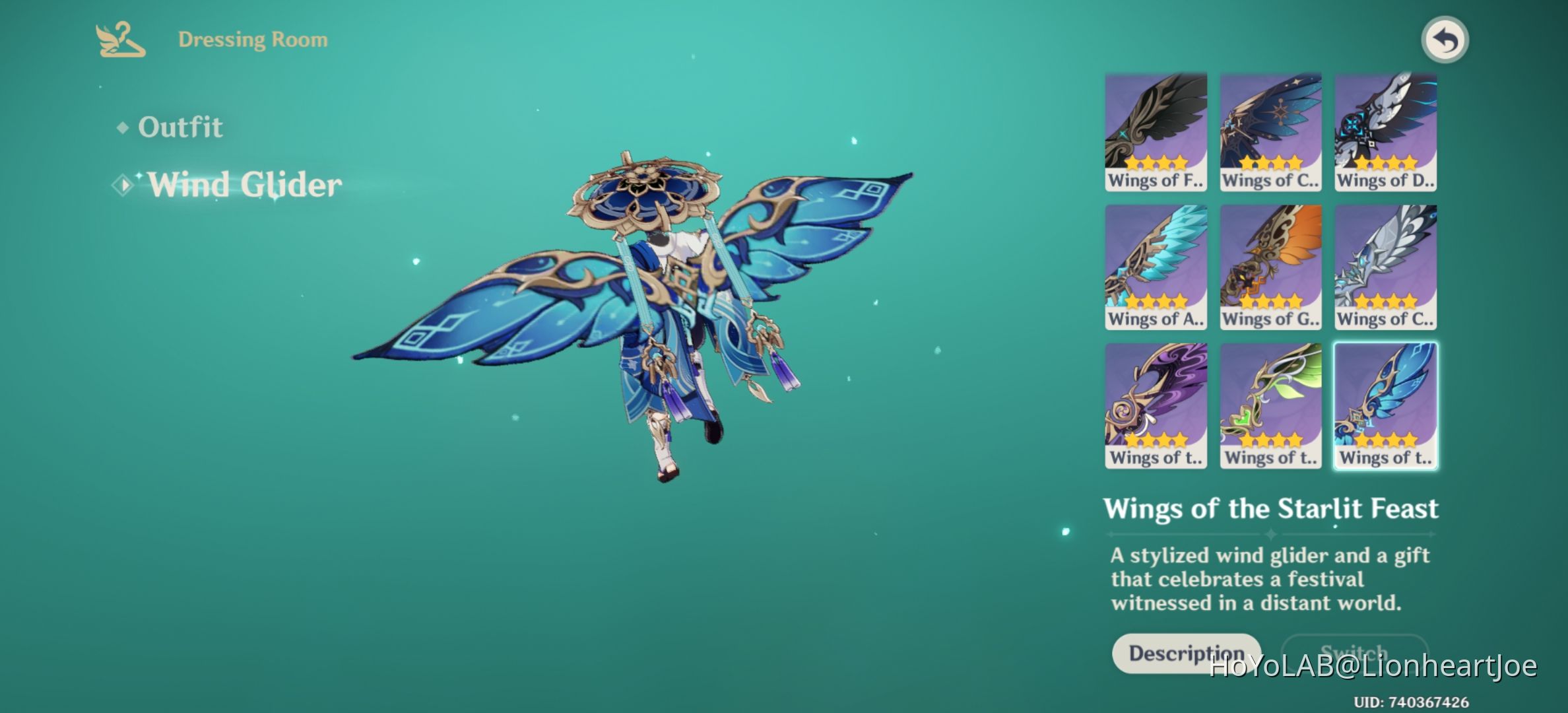This screenshot has width=1568, height=713.
Task: Select the green leafy glider icon
Action: pyautogui.click(x=1270, y=403)
